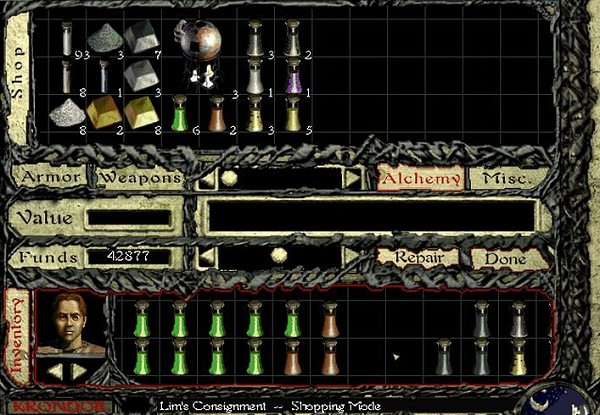
Task: Click the Repair button
Action: [x=417, y=257]
